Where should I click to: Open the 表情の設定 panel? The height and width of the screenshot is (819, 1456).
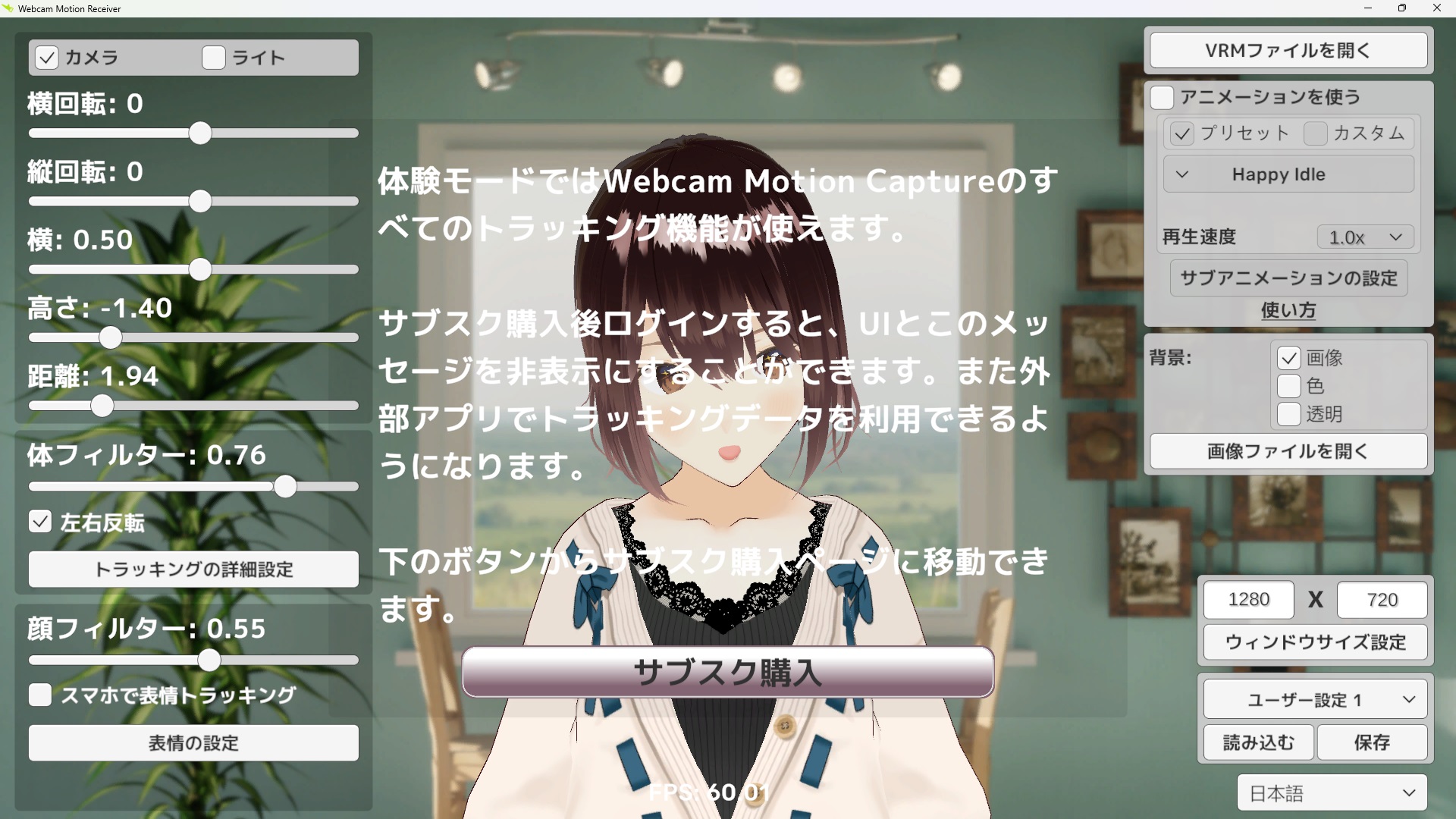(193, 743)
